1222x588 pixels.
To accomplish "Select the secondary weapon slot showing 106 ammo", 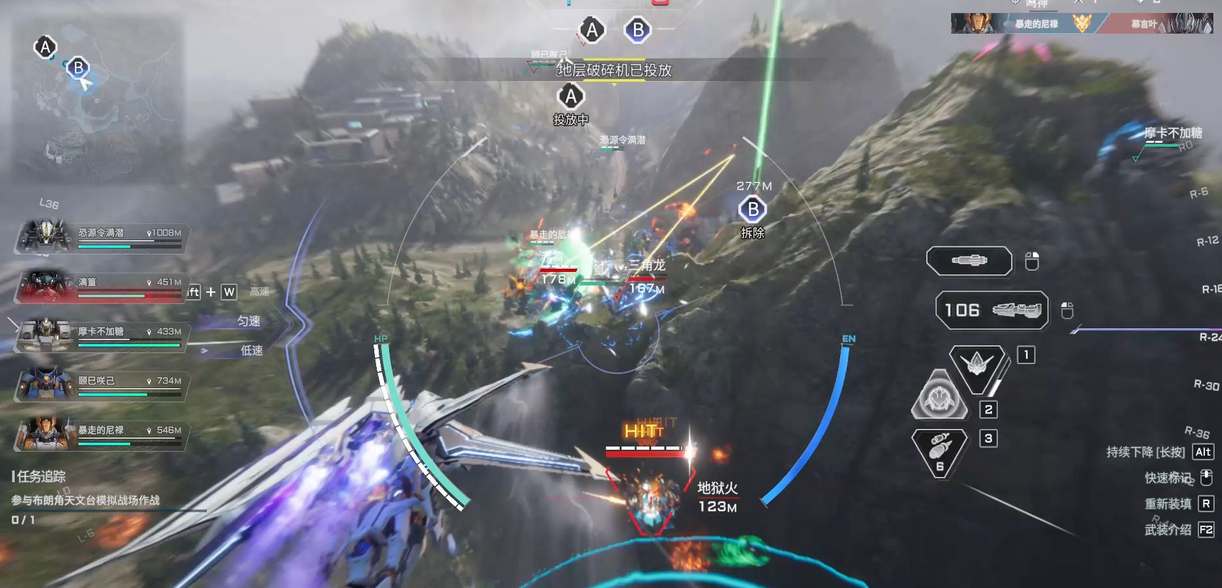I will click(992, 310).
